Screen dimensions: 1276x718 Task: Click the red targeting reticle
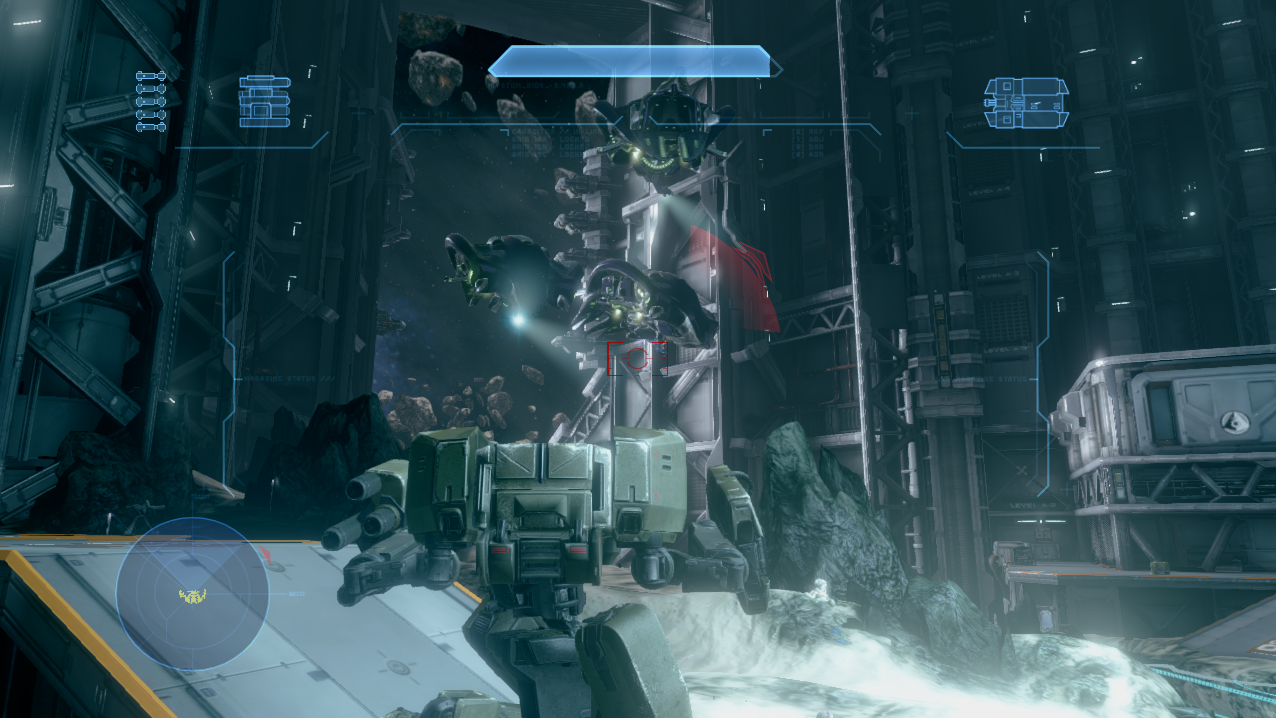tap(637, 357)
